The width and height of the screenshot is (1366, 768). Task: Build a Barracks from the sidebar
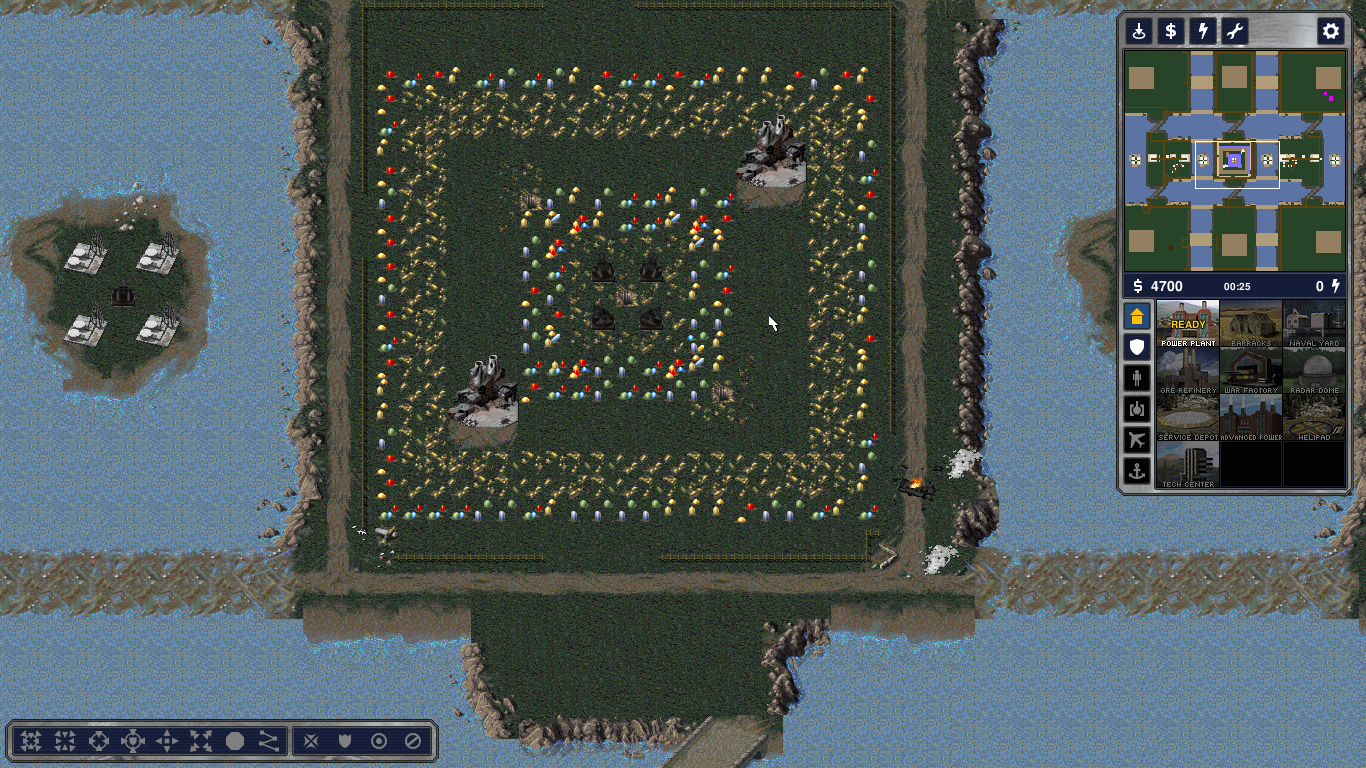(x=1251, y=323)
